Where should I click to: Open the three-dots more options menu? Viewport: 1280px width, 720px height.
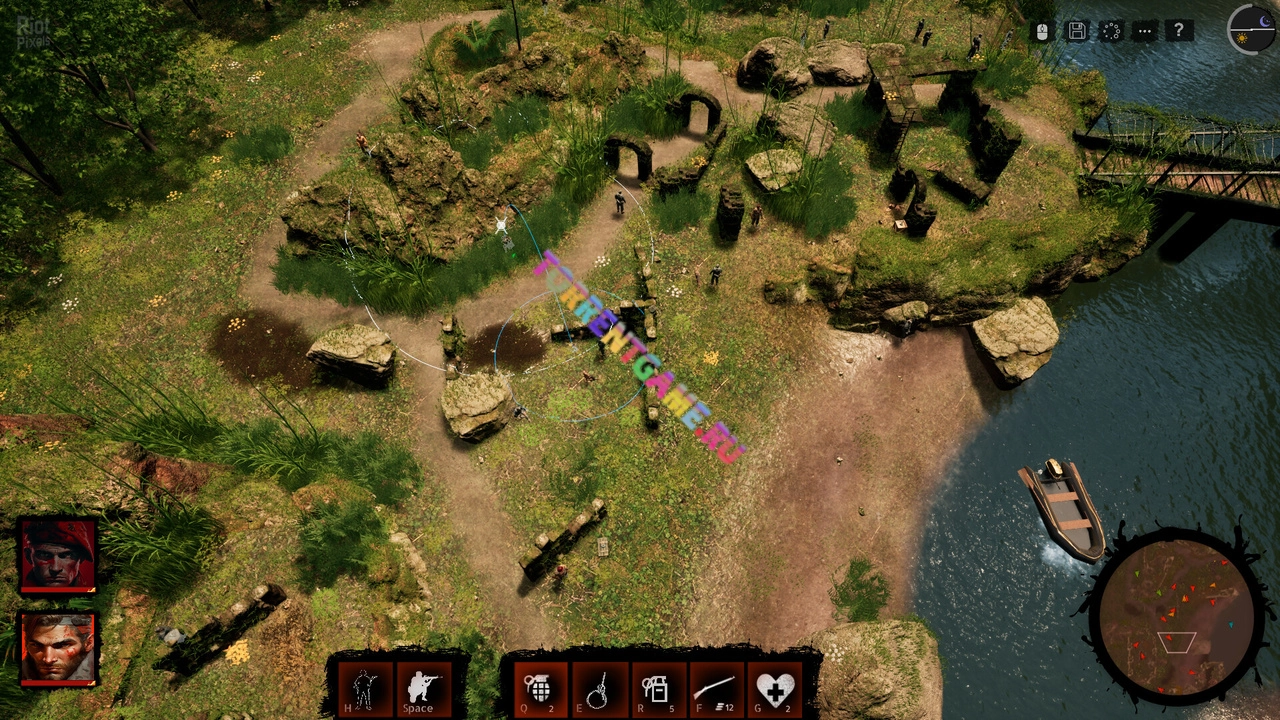(x=1145, y=31)
